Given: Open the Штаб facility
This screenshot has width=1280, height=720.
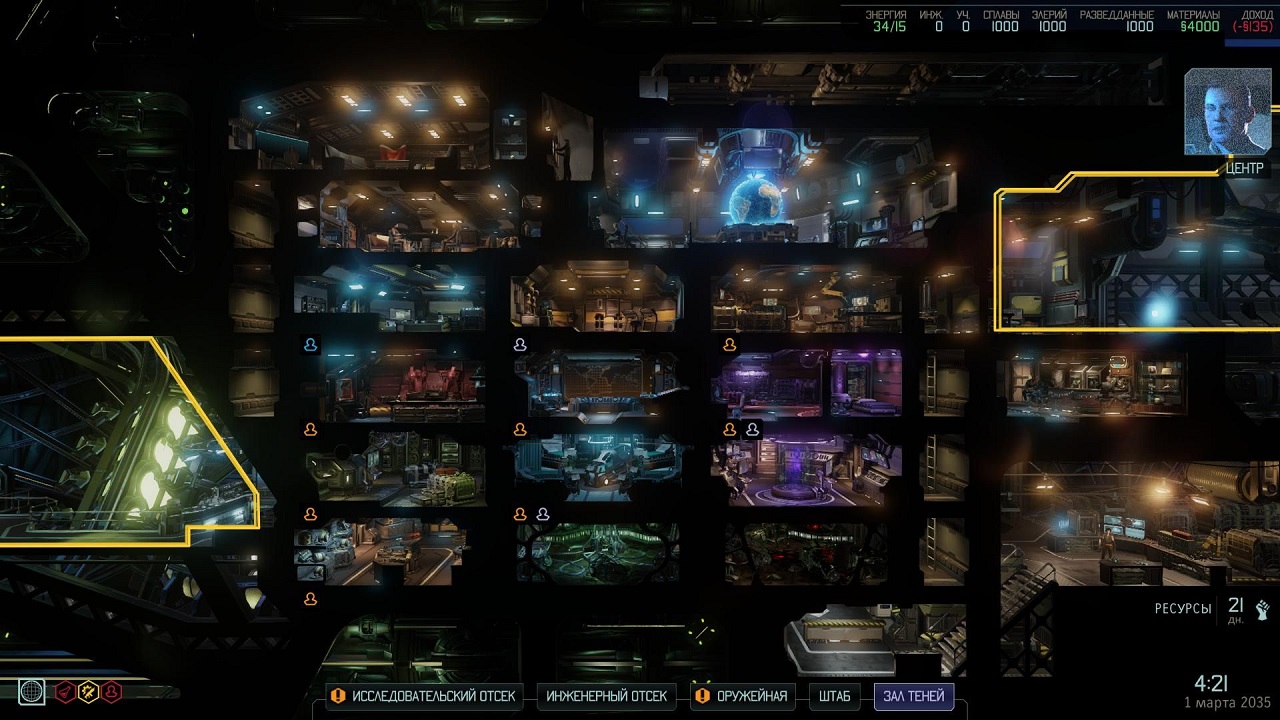Looking at the screenshot, I should click(x=834, y=696).
